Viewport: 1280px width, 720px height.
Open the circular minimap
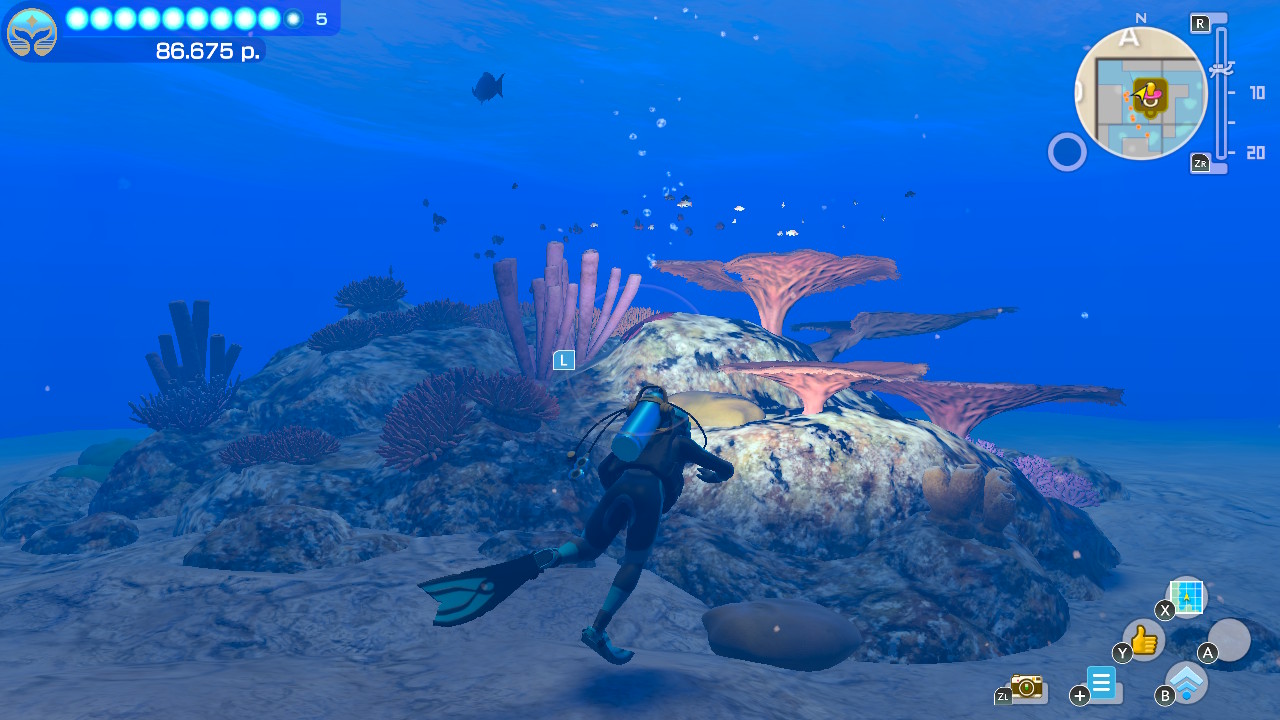click(x=1141, y=93)
